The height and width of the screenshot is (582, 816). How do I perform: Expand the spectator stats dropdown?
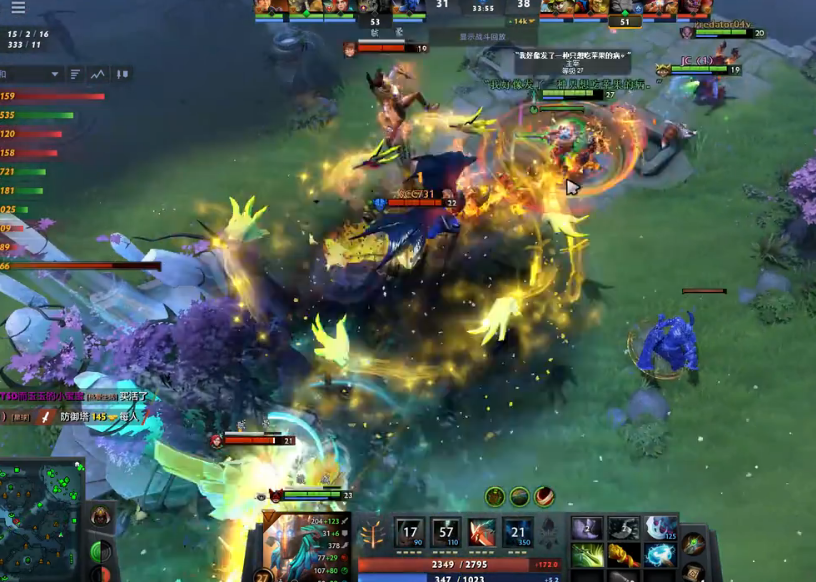point(53,74)
